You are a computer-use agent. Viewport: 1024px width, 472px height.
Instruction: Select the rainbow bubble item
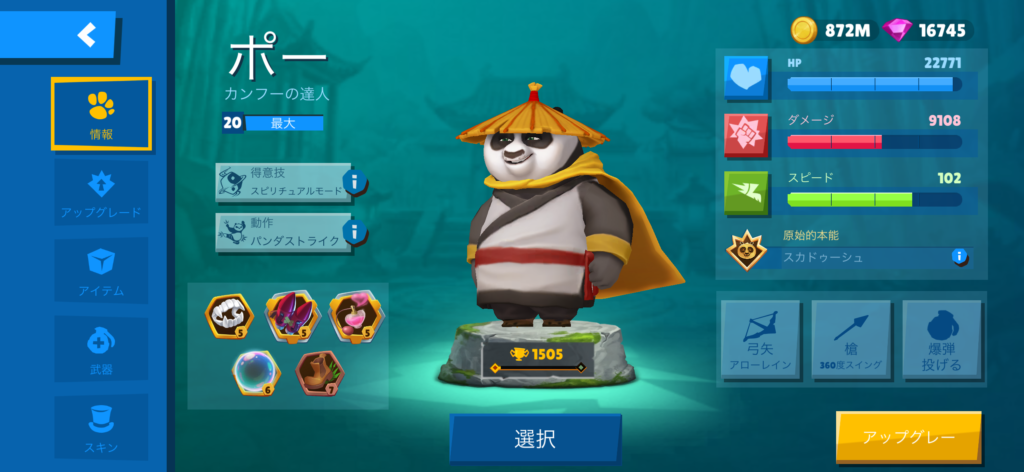tap(257, 372)
